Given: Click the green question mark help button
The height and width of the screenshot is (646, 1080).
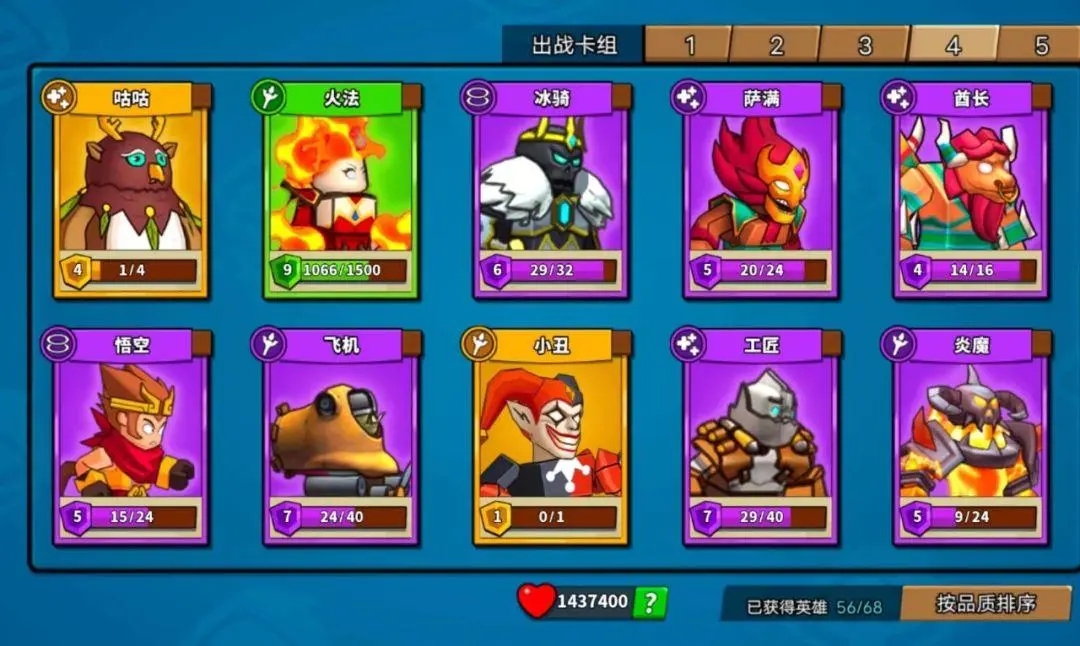Looking at the screenshot, I should click(650, 602).
